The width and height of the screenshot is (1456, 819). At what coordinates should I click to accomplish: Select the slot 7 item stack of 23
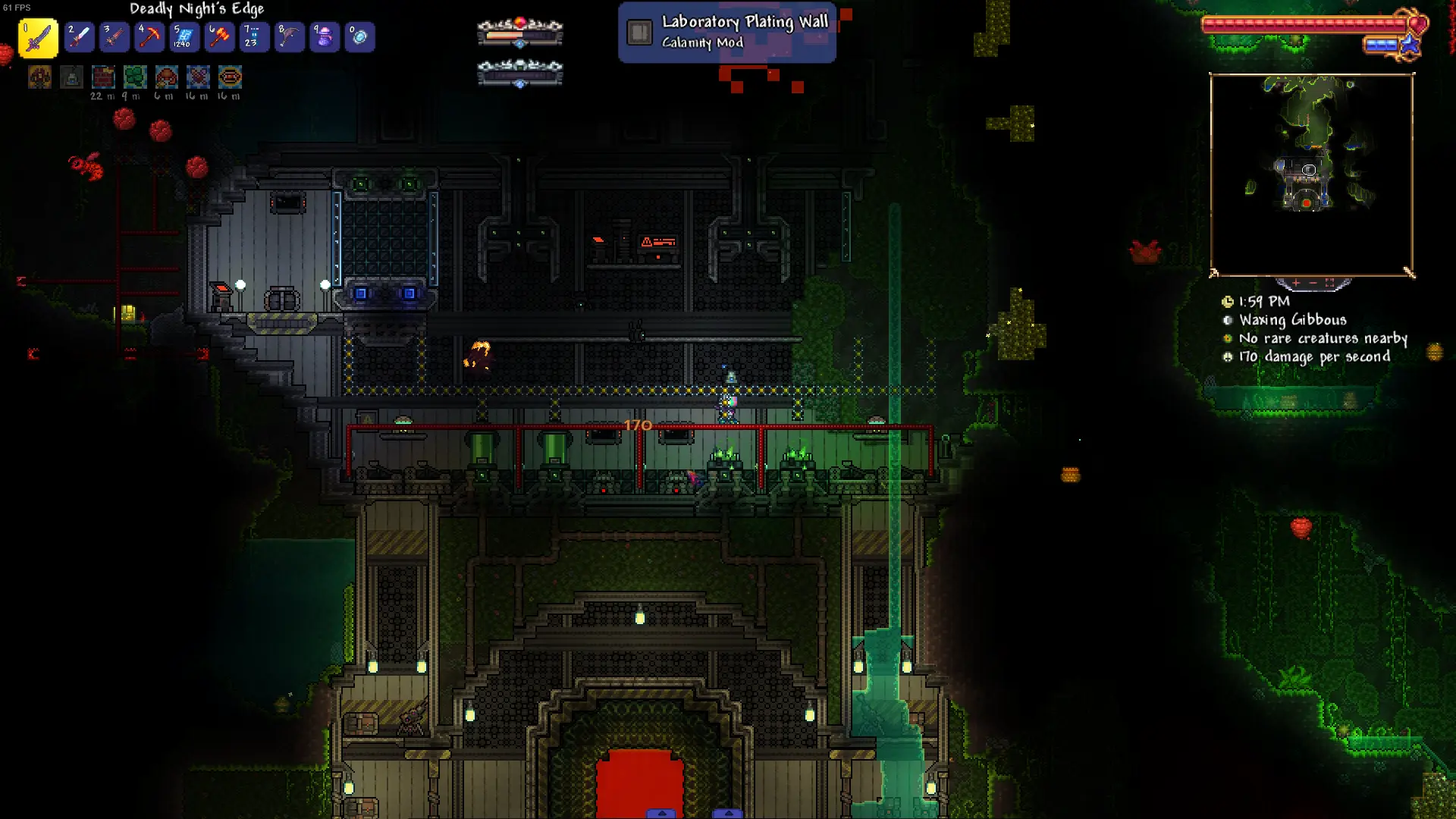(x=254, y=37)
